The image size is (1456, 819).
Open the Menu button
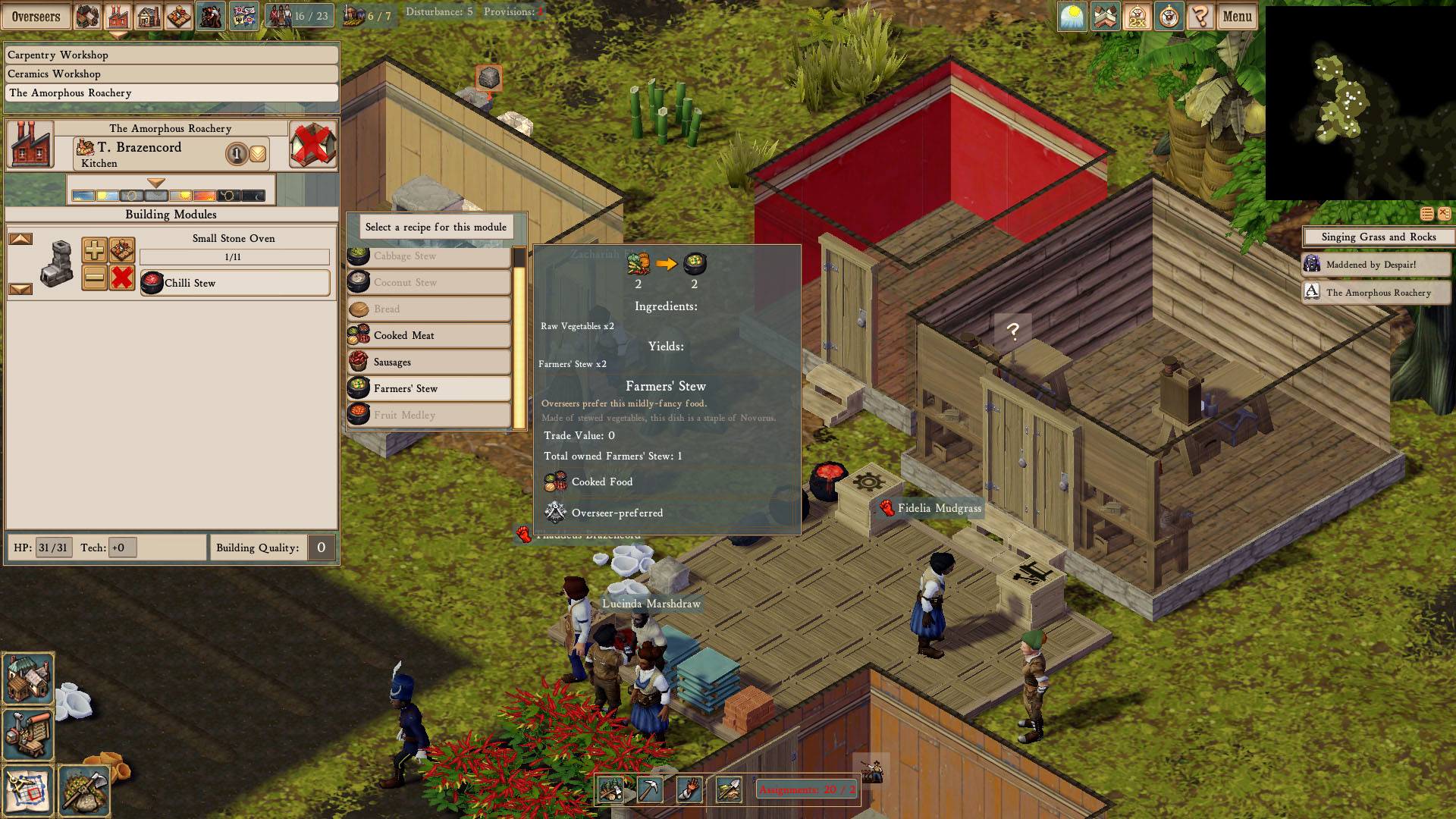(x=1238, y=16)
